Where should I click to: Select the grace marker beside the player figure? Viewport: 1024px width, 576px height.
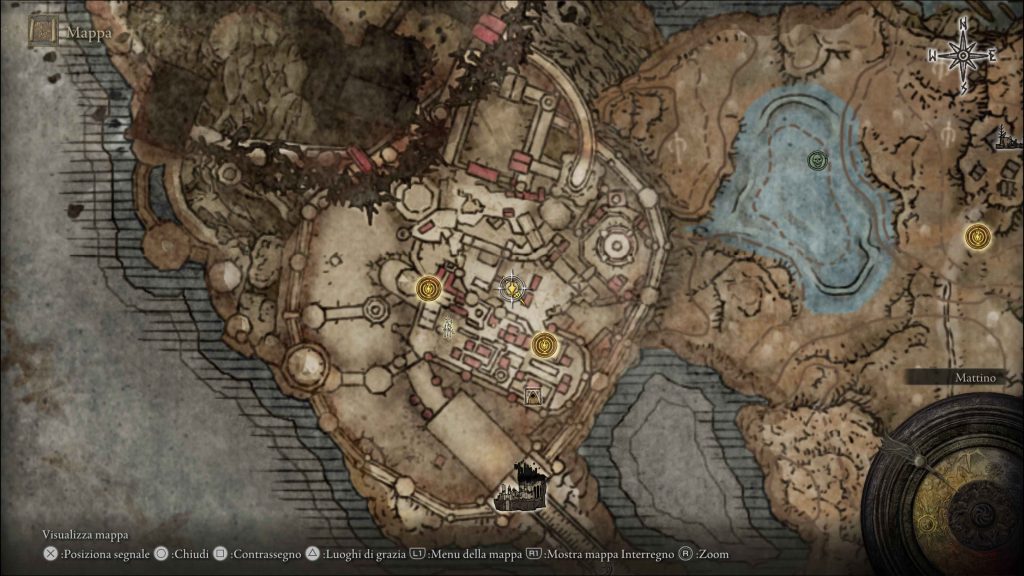click(430, 288)
